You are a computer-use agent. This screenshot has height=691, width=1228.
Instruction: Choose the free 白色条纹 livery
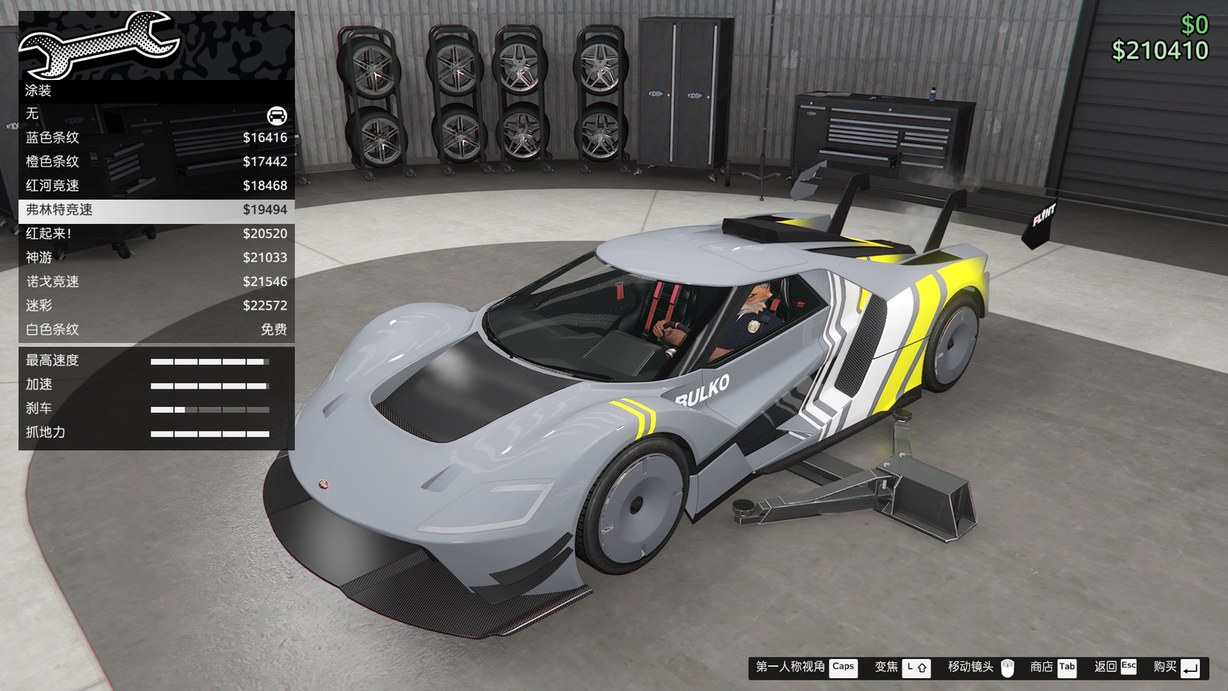pyautogui.click(x=156, y=330)
